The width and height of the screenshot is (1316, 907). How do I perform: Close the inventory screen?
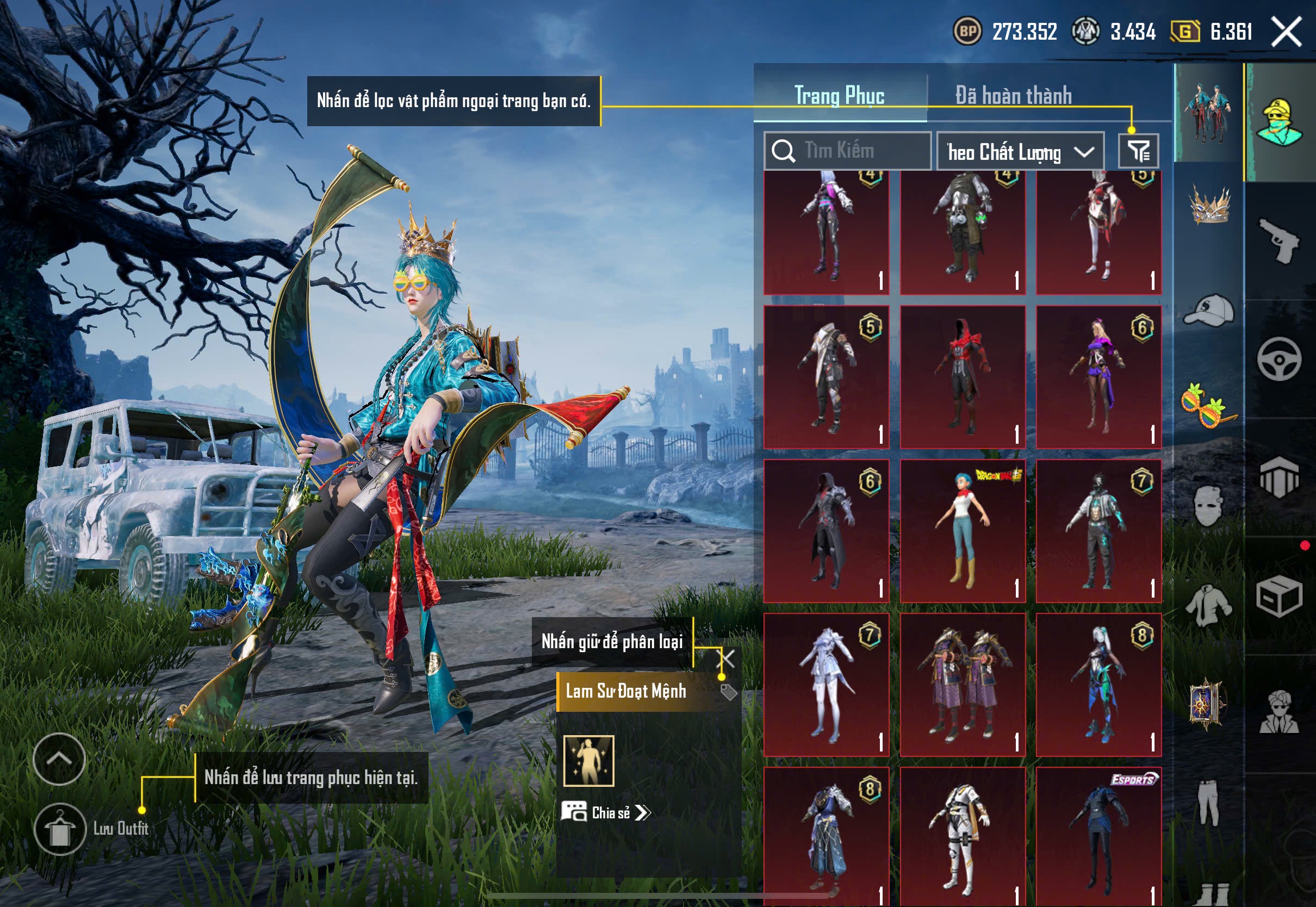[x=1287, y=31]
